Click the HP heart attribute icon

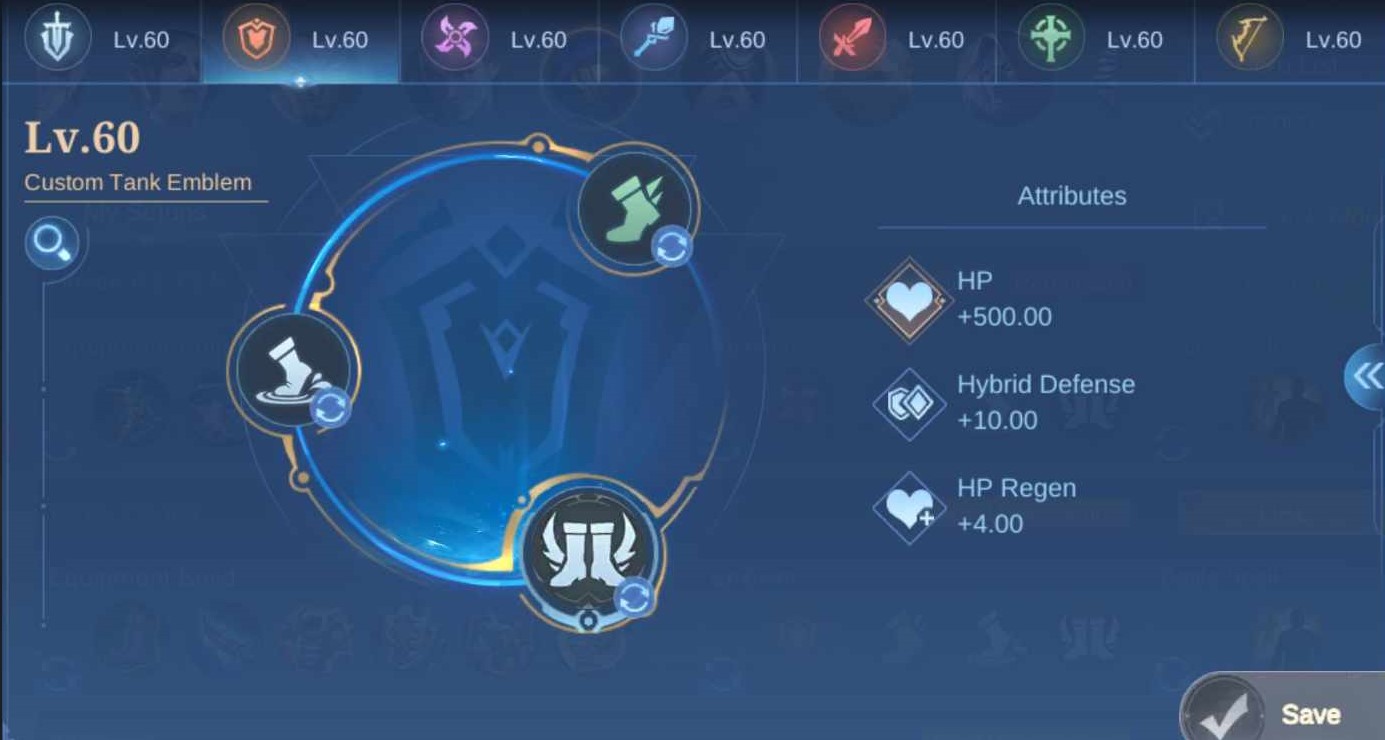tap(909, 297)
